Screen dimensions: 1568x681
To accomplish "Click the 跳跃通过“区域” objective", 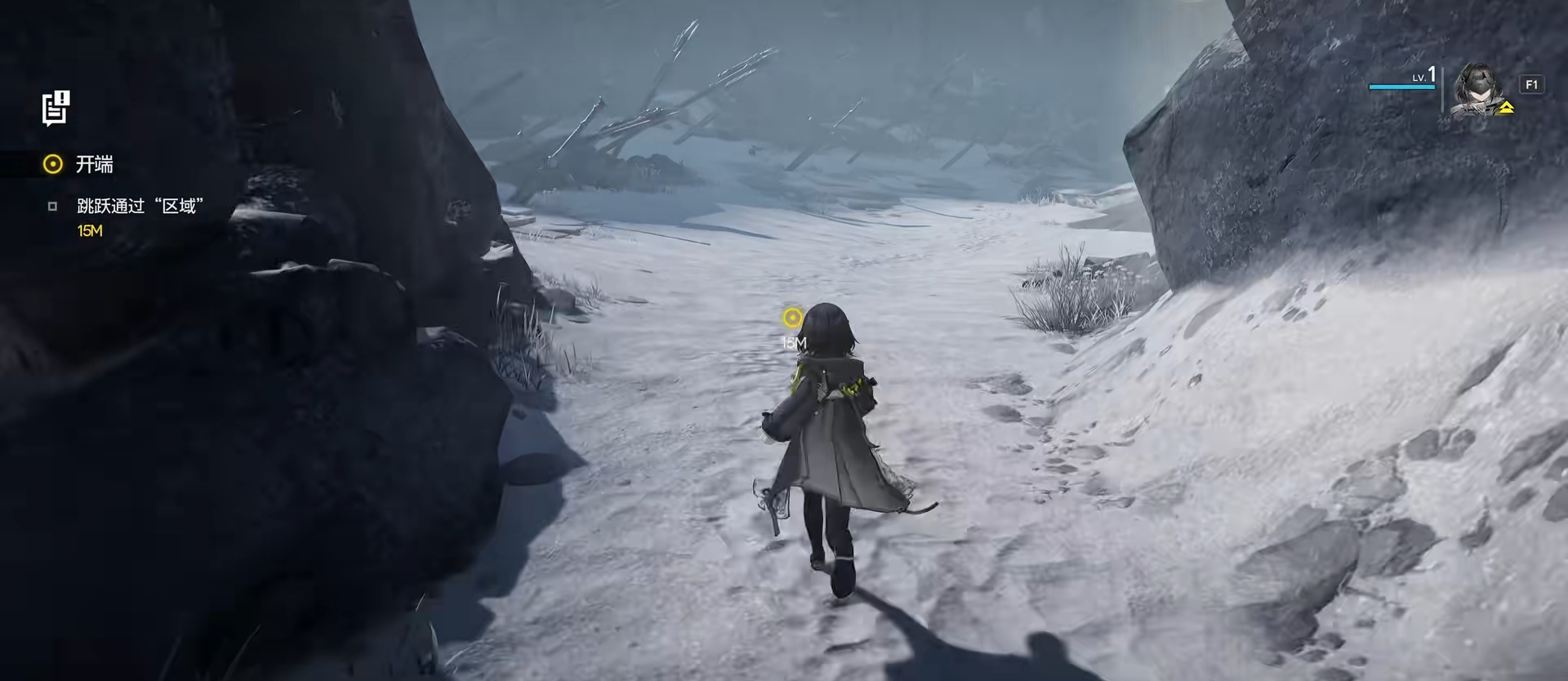I will coord(140,207).
